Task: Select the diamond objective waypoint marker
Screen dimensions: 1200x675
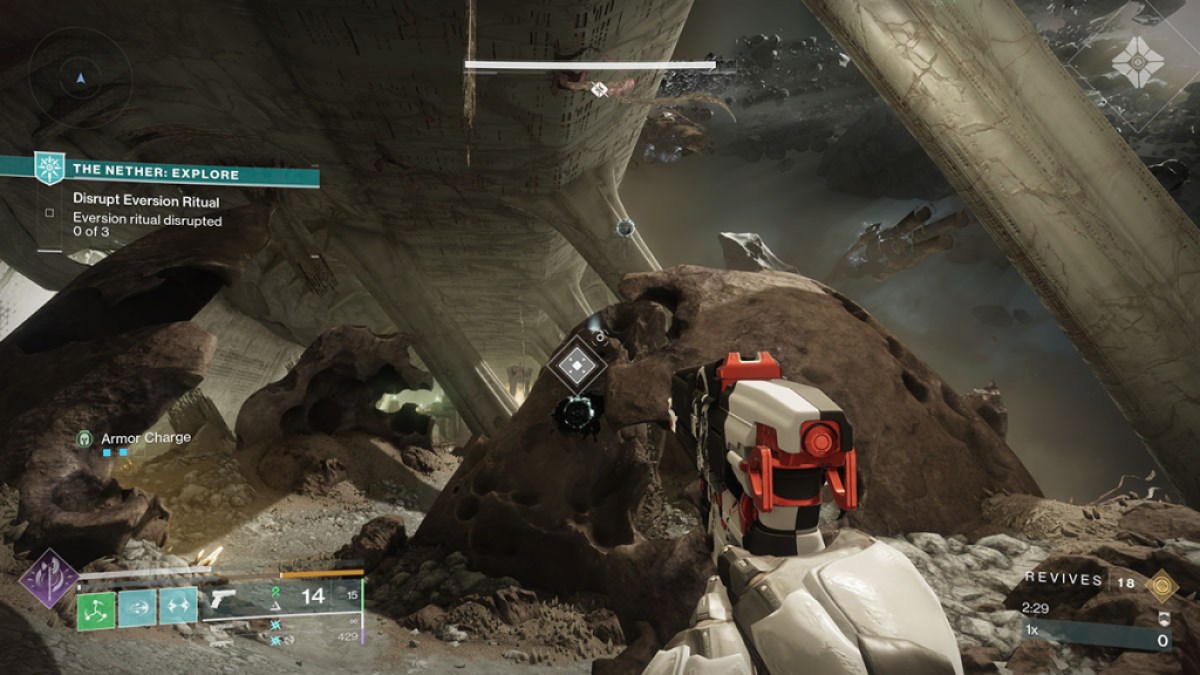Action: tap(577, 364)
